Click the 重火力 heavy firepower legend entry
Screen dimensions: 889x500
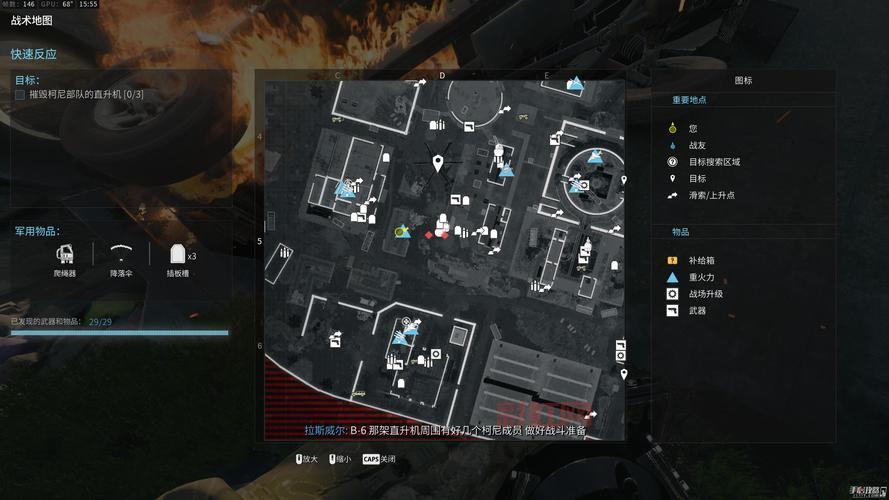(673, 277)
